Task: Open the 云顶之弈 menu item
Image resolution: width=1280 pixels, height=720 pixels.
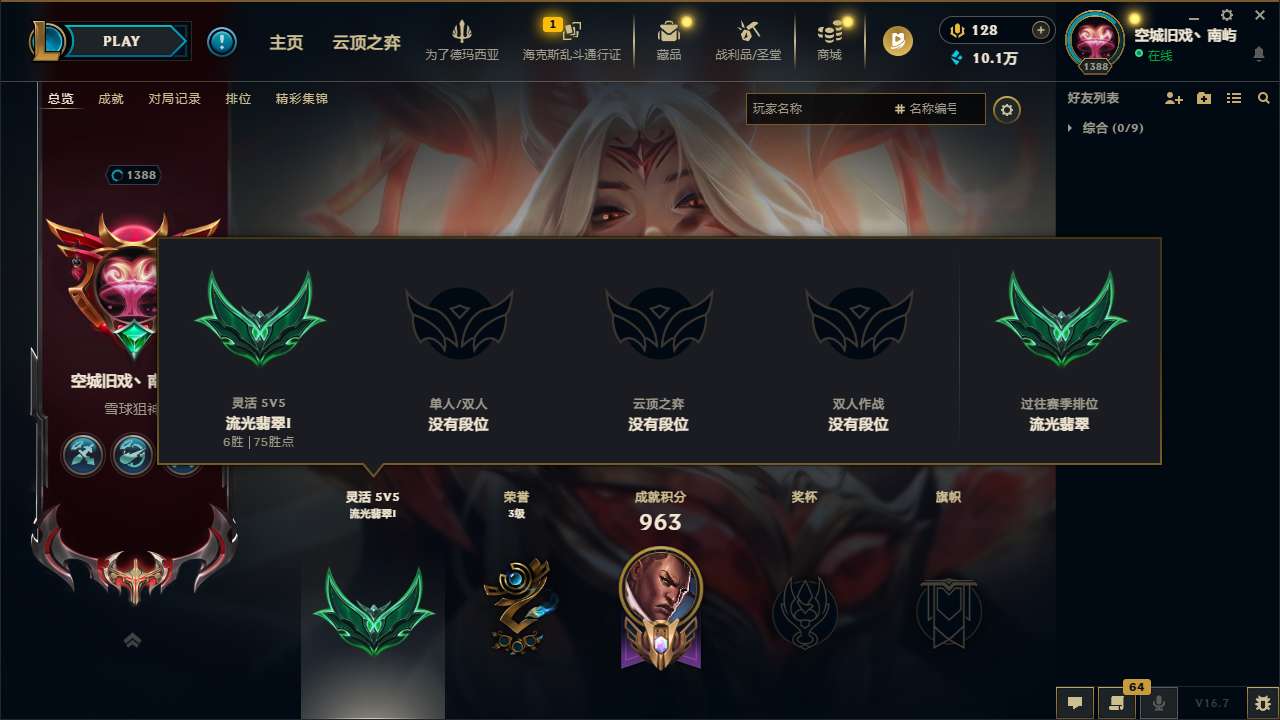Action: coord(367,42)
